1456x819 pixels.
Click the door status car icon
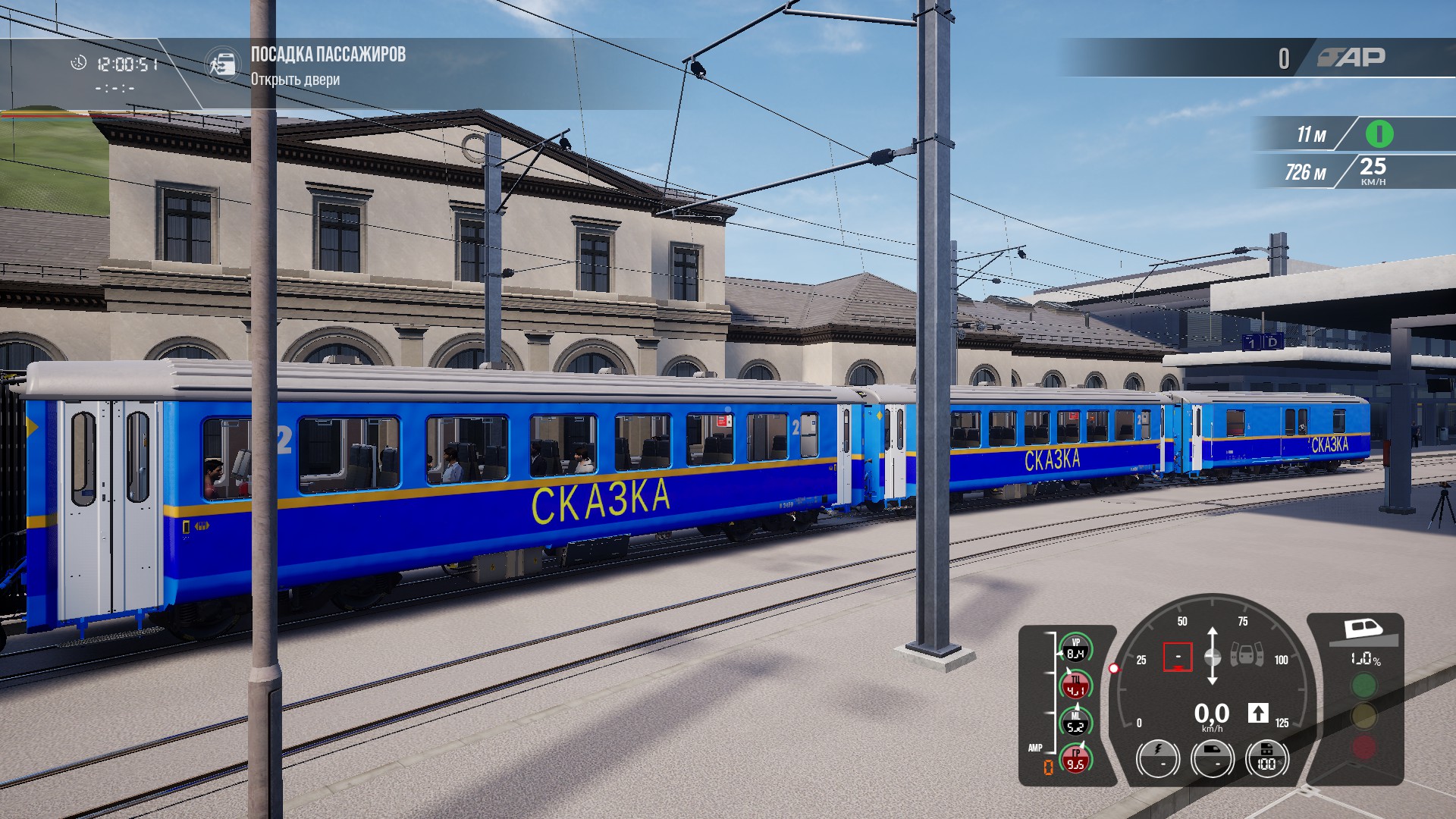1246,654
